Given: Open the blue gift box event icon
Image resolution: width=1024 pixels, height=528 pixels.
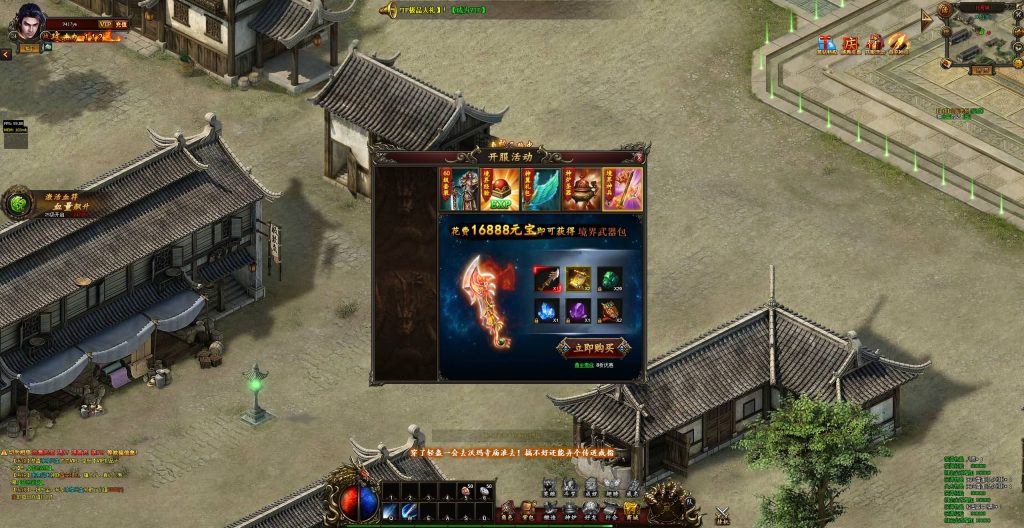Looking at the screenshot, I should (827, 43).
